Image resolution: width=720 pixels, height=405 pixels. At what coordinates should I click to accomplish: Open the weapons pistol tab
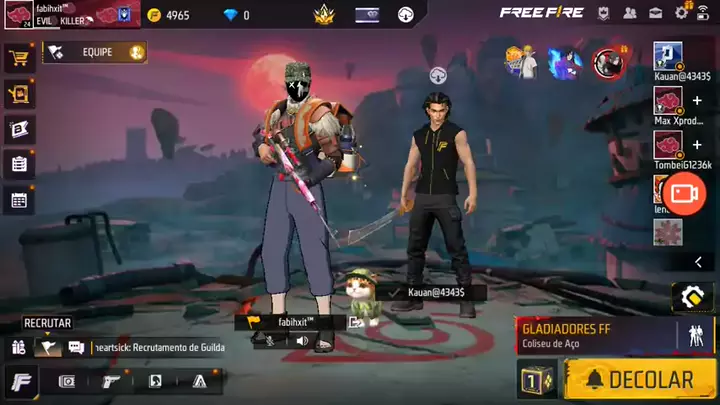point(111,381)
